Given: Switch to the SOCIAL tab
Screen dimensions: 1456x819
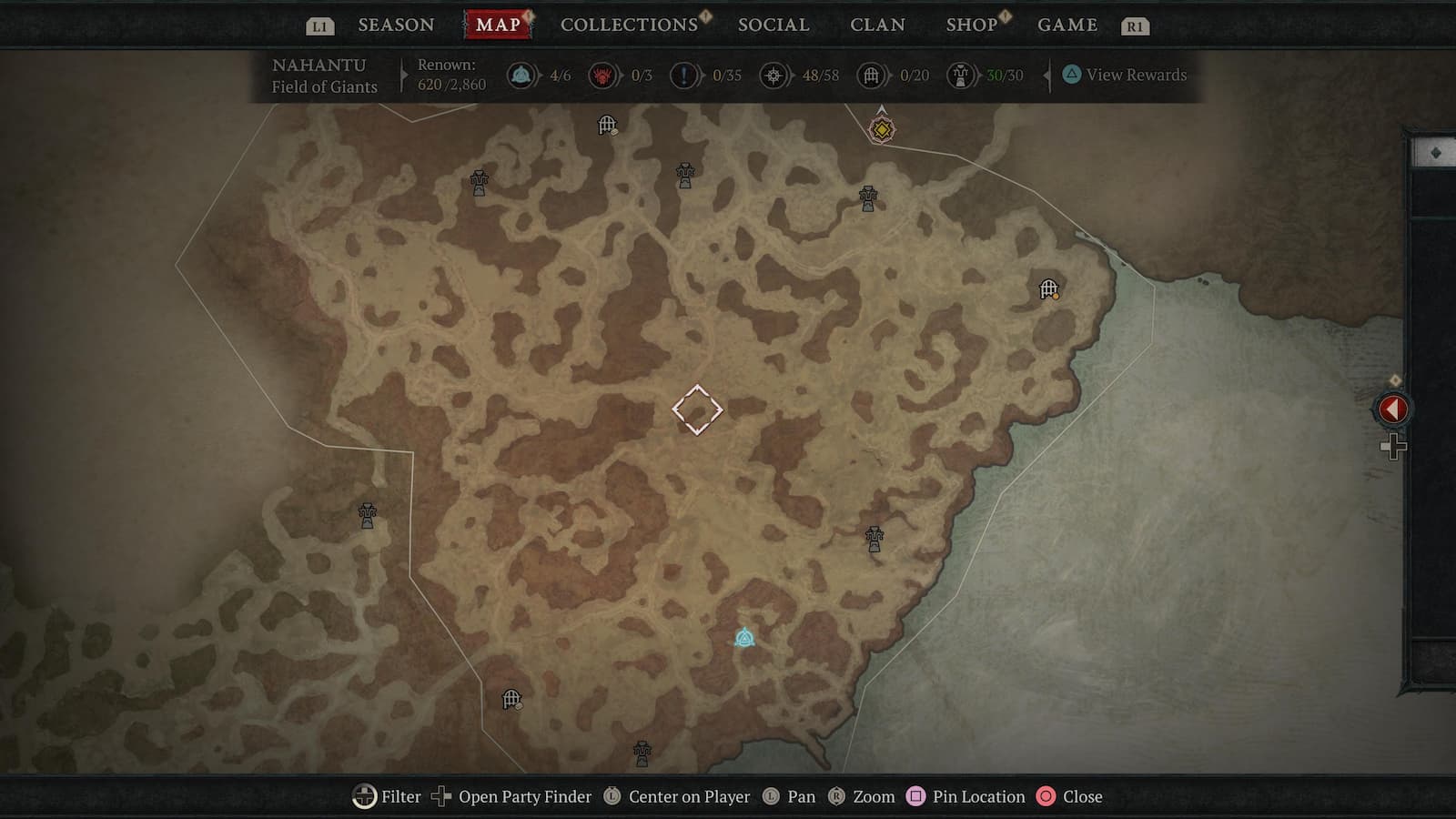Looking at the screenshot, I should coord(773,25).
